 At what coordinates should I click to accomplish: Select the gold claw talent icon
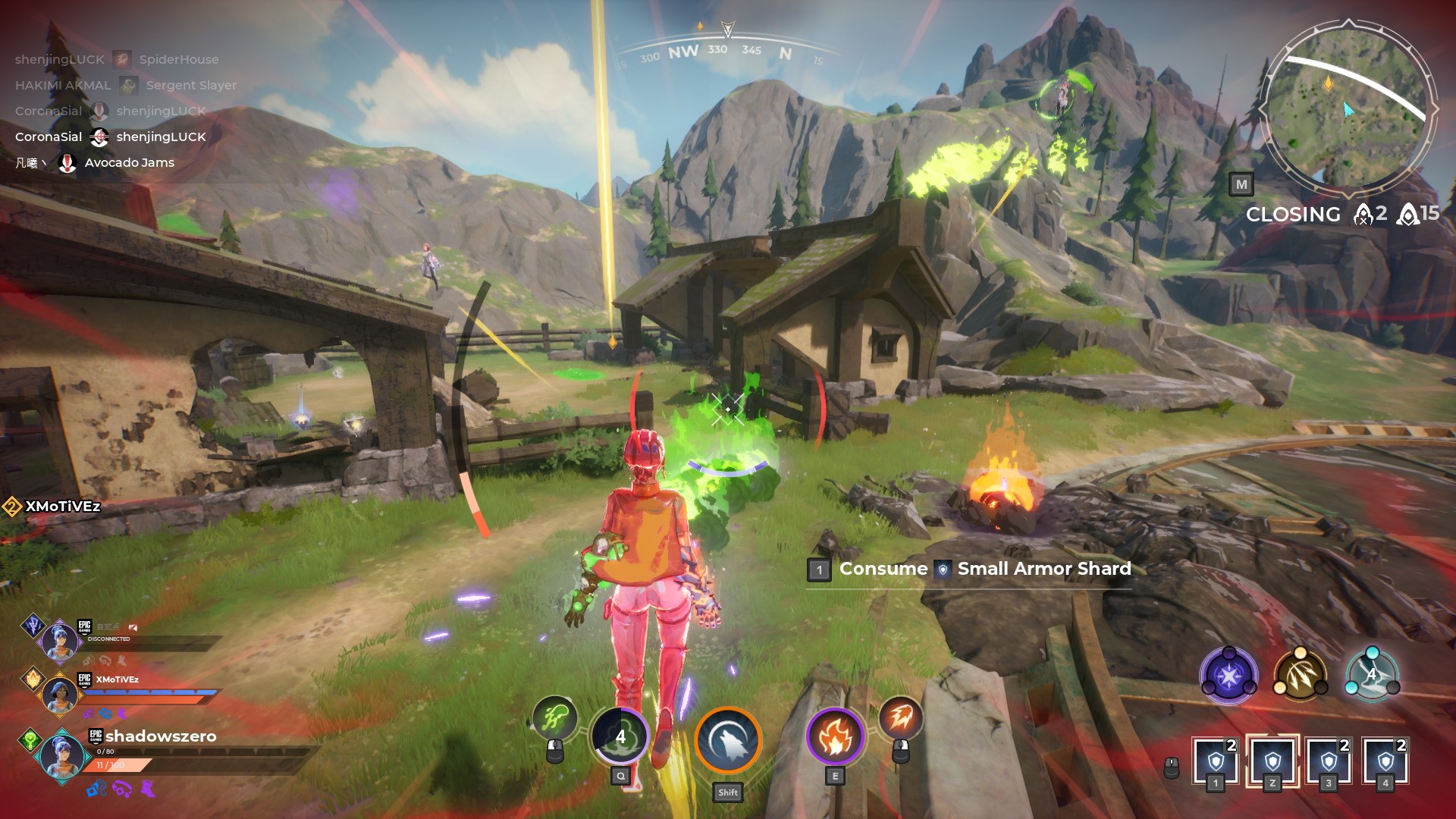[x=1300, y=675]
